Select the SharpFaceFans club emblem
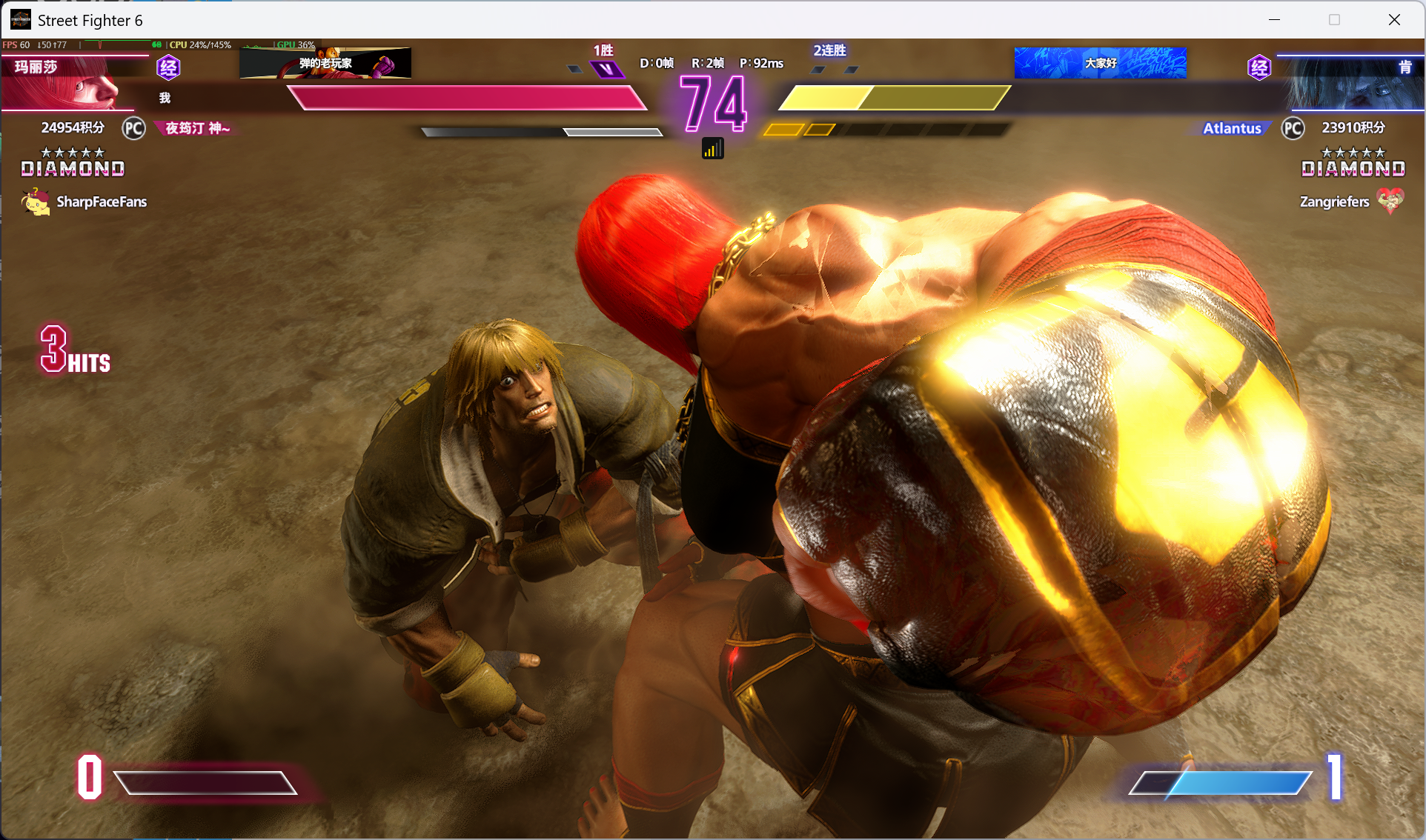This screenshot has width=1426, height=840. coord(35,201)
